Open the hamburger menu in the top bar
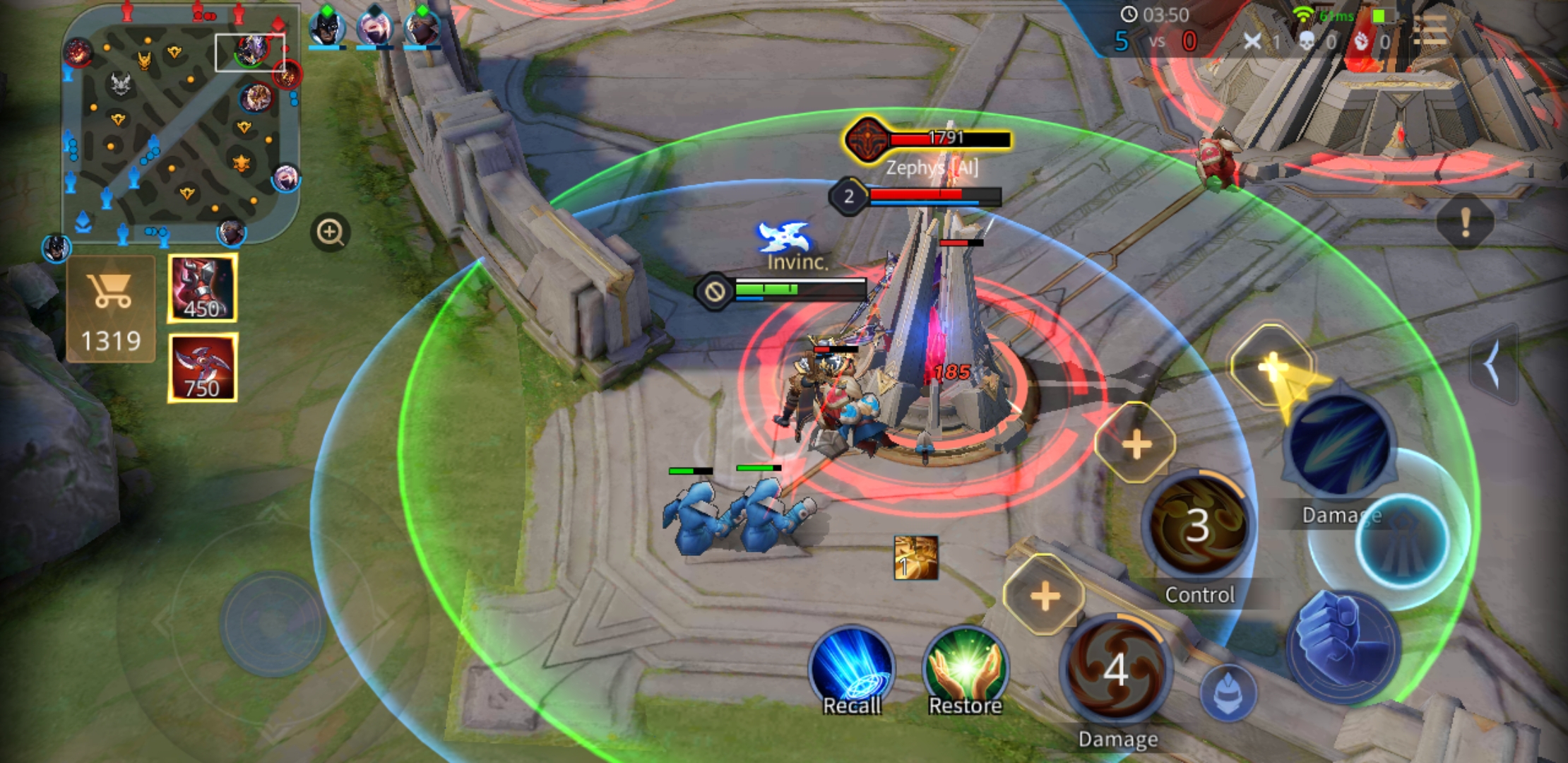The width and height of the screenshot is (1568, 763). coord(1432,31)
